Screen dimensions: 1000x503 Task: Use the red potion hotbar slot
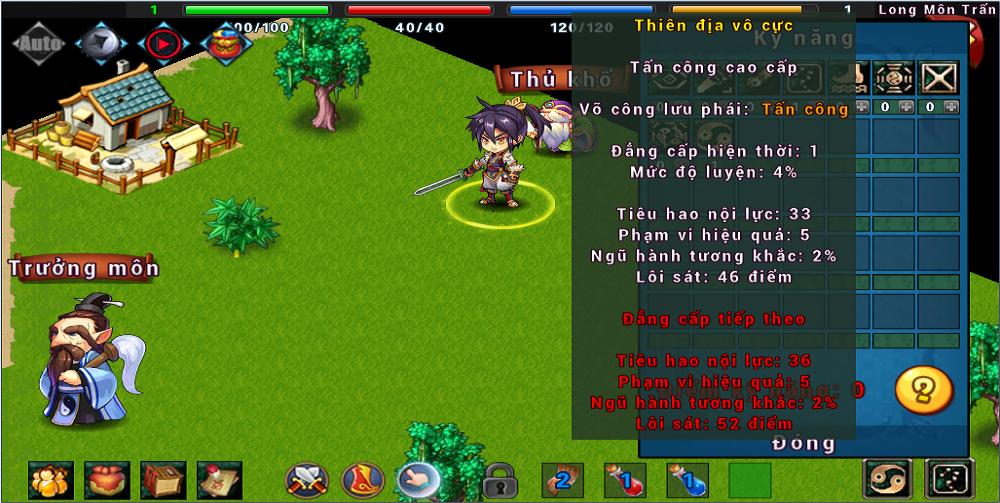[x=624, y=480]
